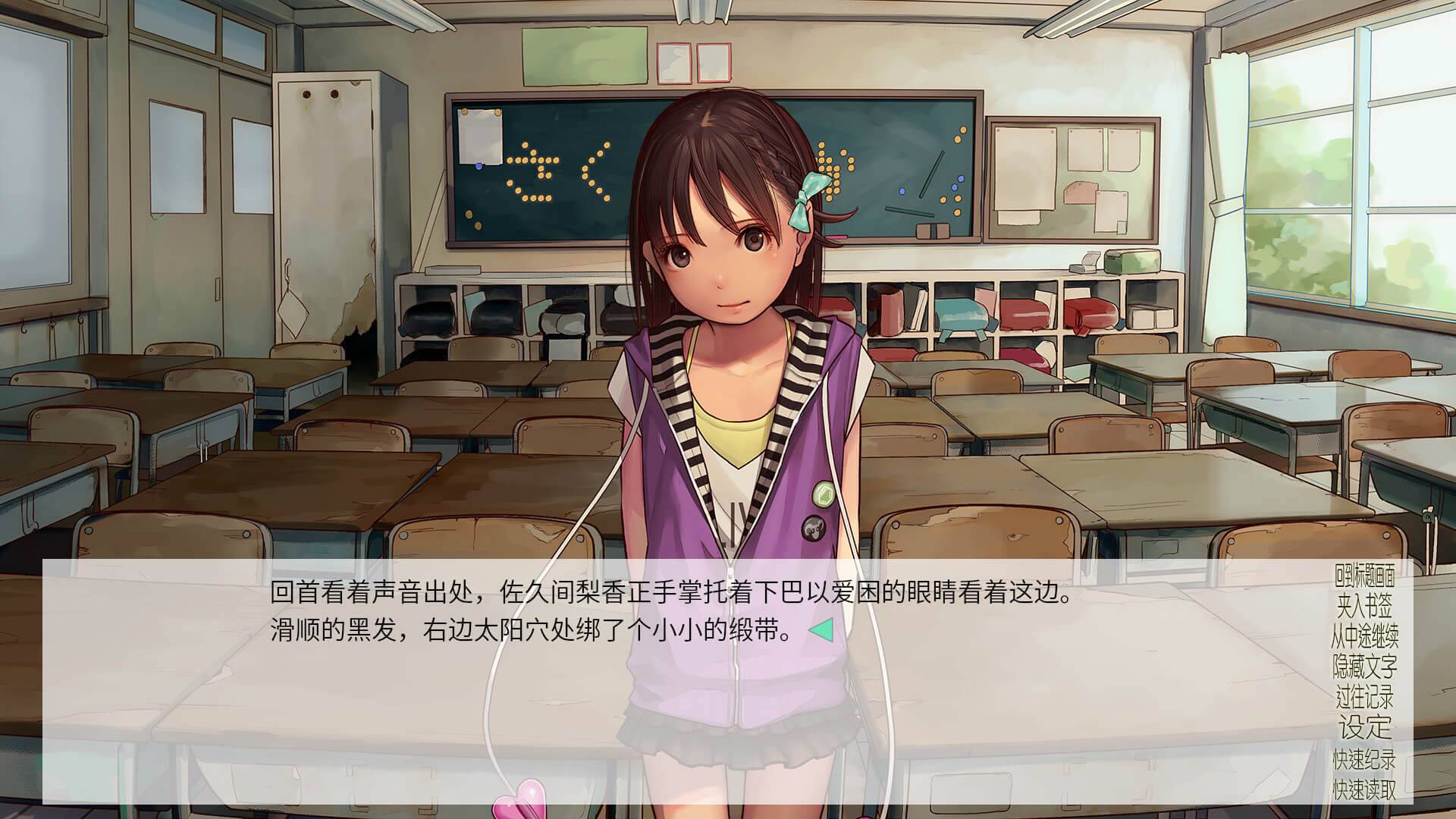Return to title screen via 回到标题画面
Image resolution: width=1456 pixels, height=819 pixels.
(x=1364, y=576)
